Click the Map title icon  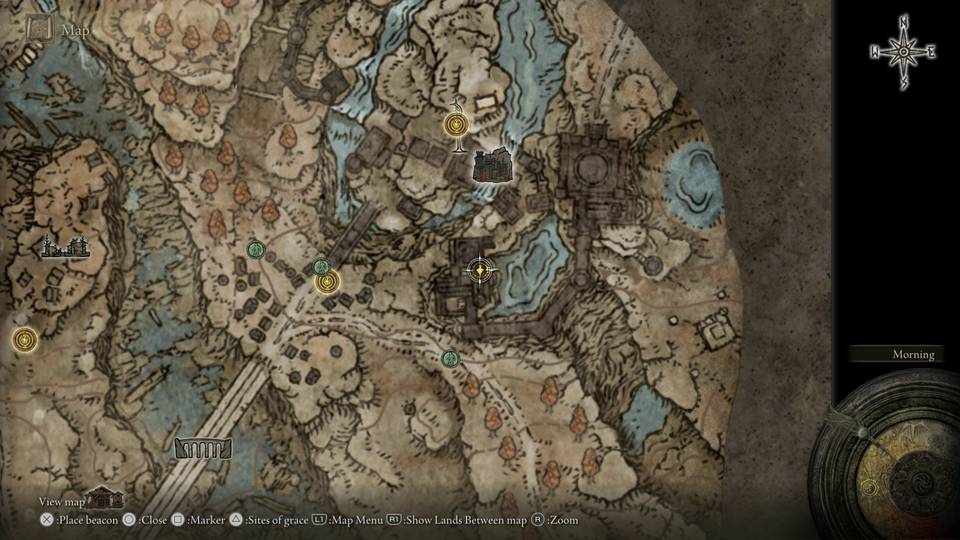40,29
